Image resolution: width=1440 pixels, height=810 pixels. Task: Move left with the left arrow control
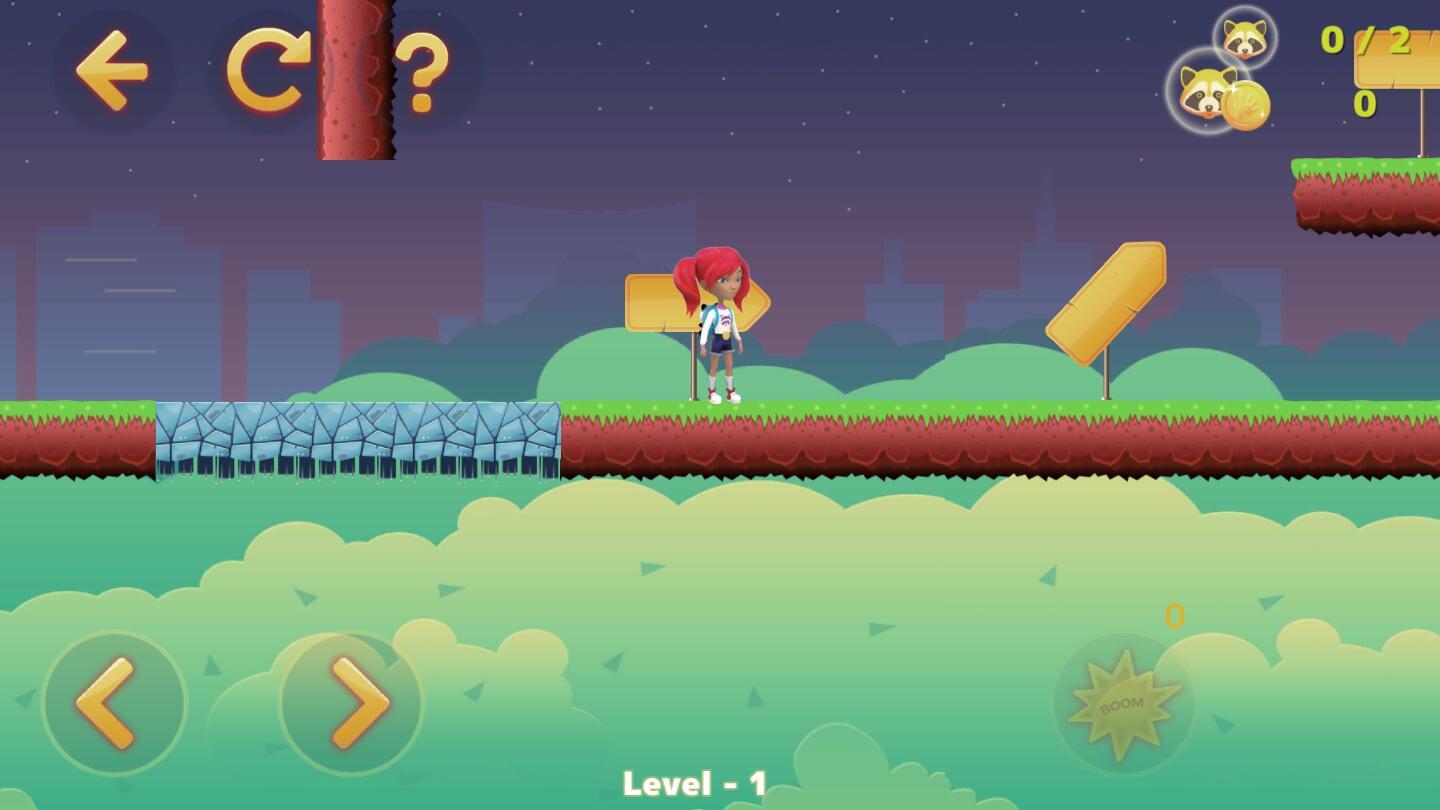(114, 703)
